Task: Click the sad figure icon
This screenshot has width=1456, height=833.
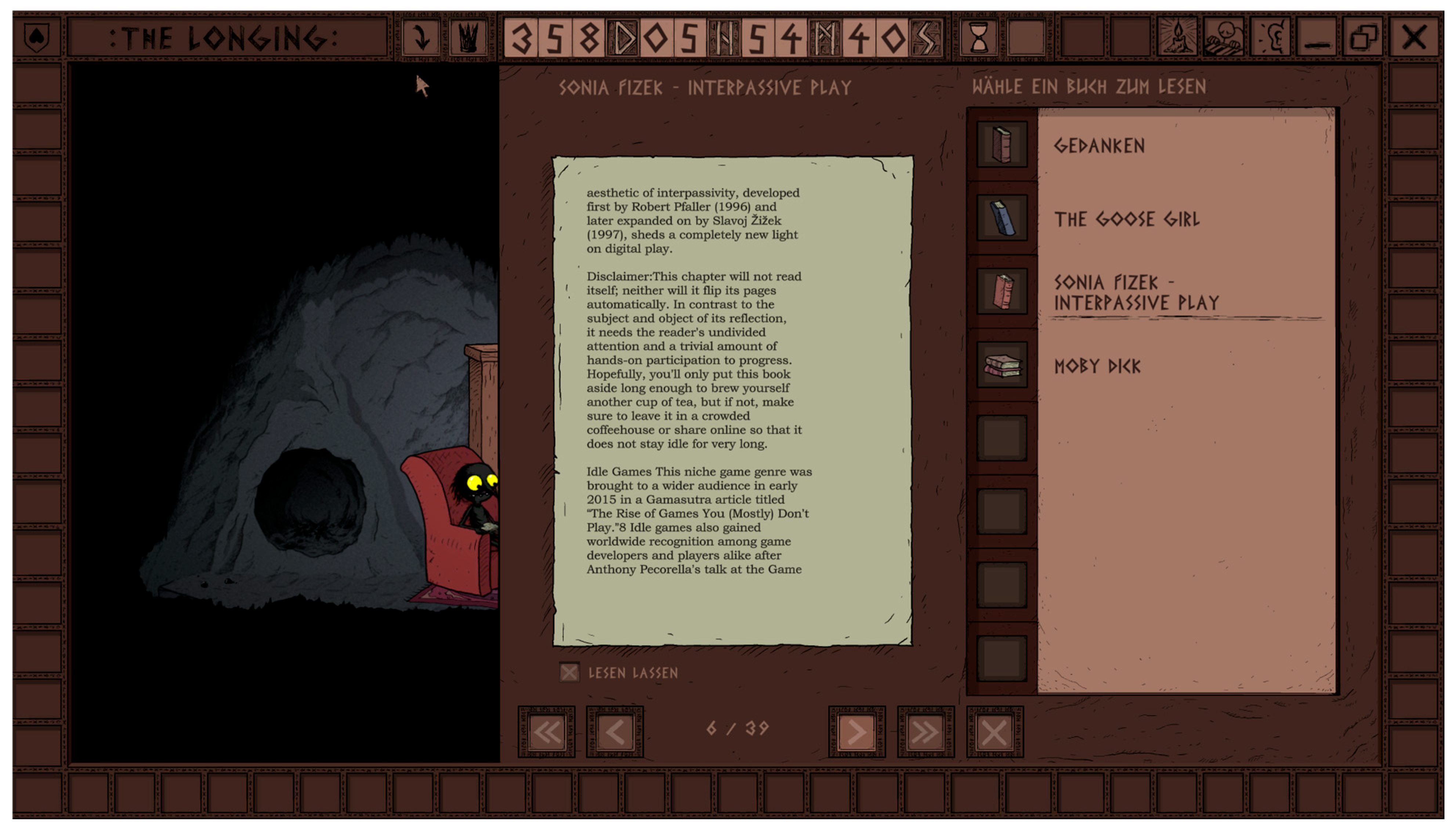Action: click(1224, 38)
